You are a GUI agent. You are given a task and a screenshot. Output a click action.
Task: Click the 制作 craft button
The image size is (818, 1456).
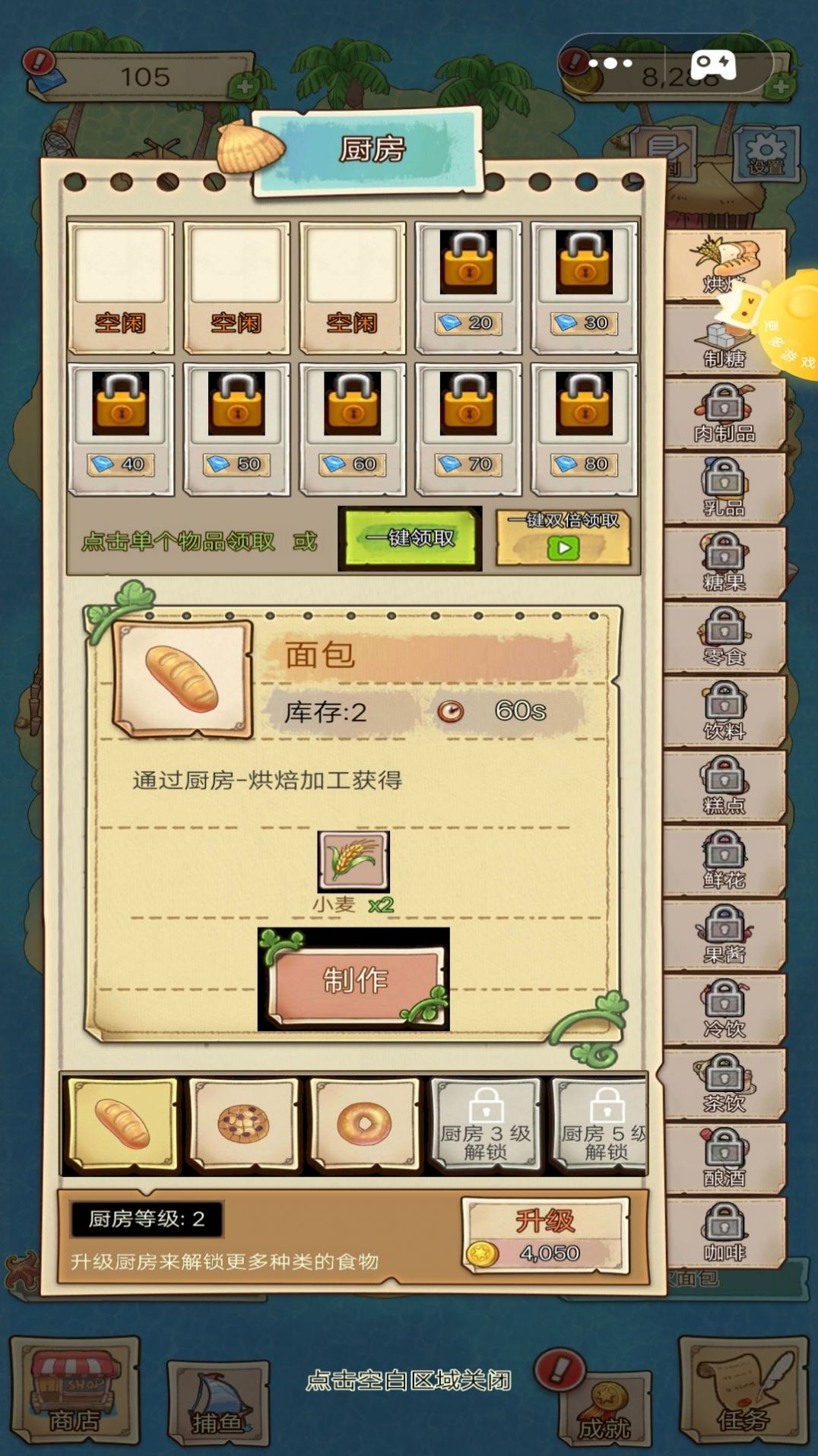[x=354, y=980]
